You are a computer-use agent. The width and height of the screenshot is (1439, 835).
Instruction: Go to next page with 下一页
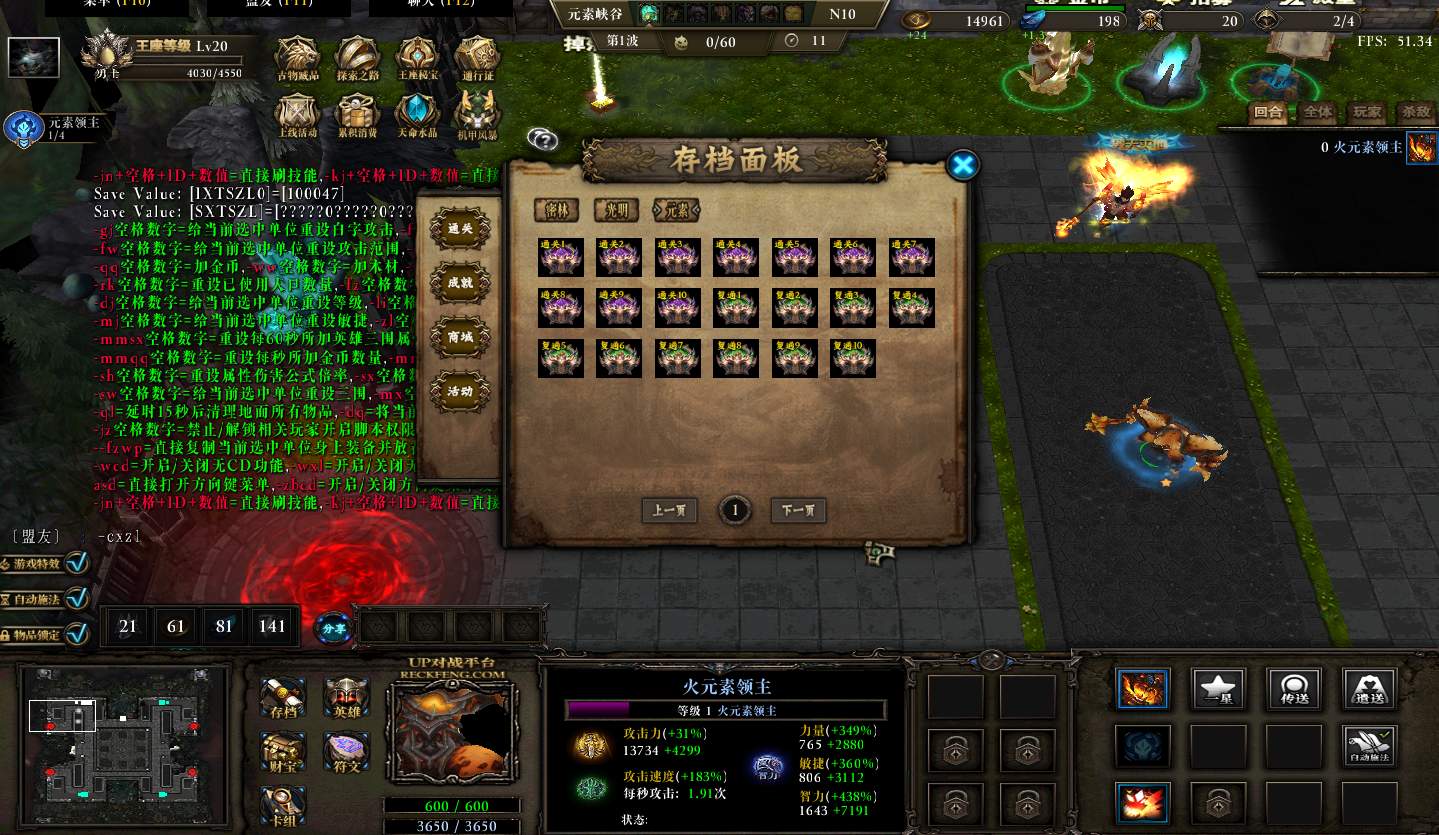(798, 511)
